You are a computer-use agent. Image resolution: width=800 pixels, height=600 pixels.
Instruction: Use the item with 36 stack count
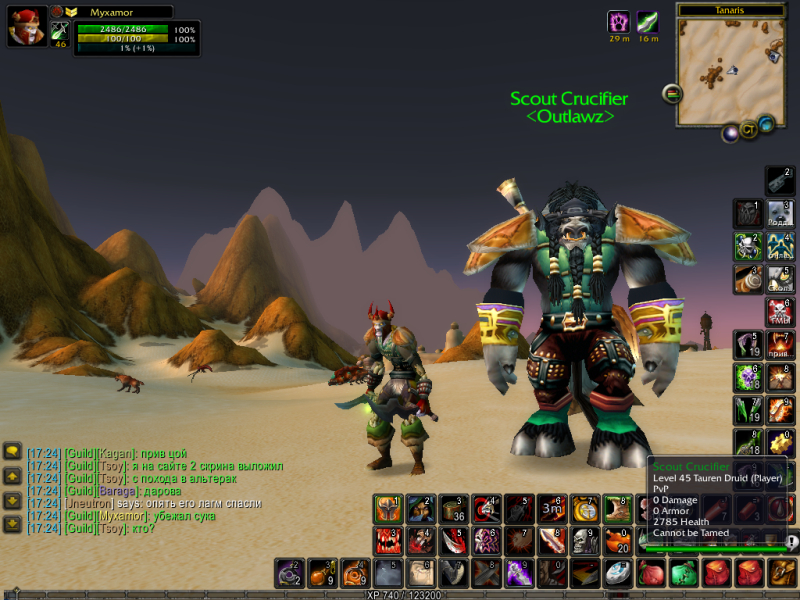coord(454,509)
